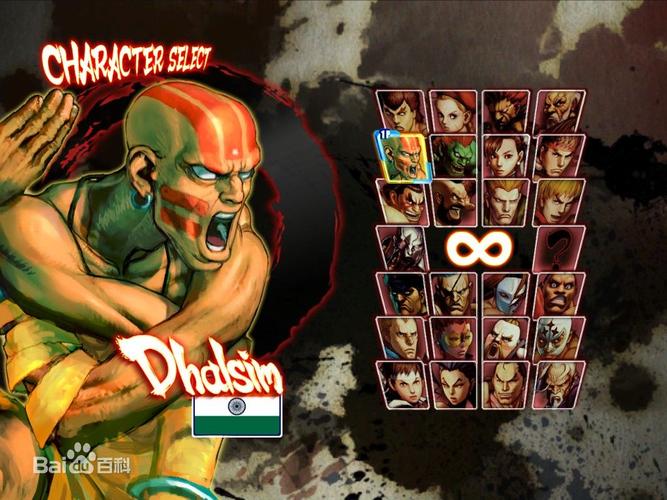Screen dimensions: 667x500
Task: Select Fei Long's portrait
Action: [x=403, y=111]
